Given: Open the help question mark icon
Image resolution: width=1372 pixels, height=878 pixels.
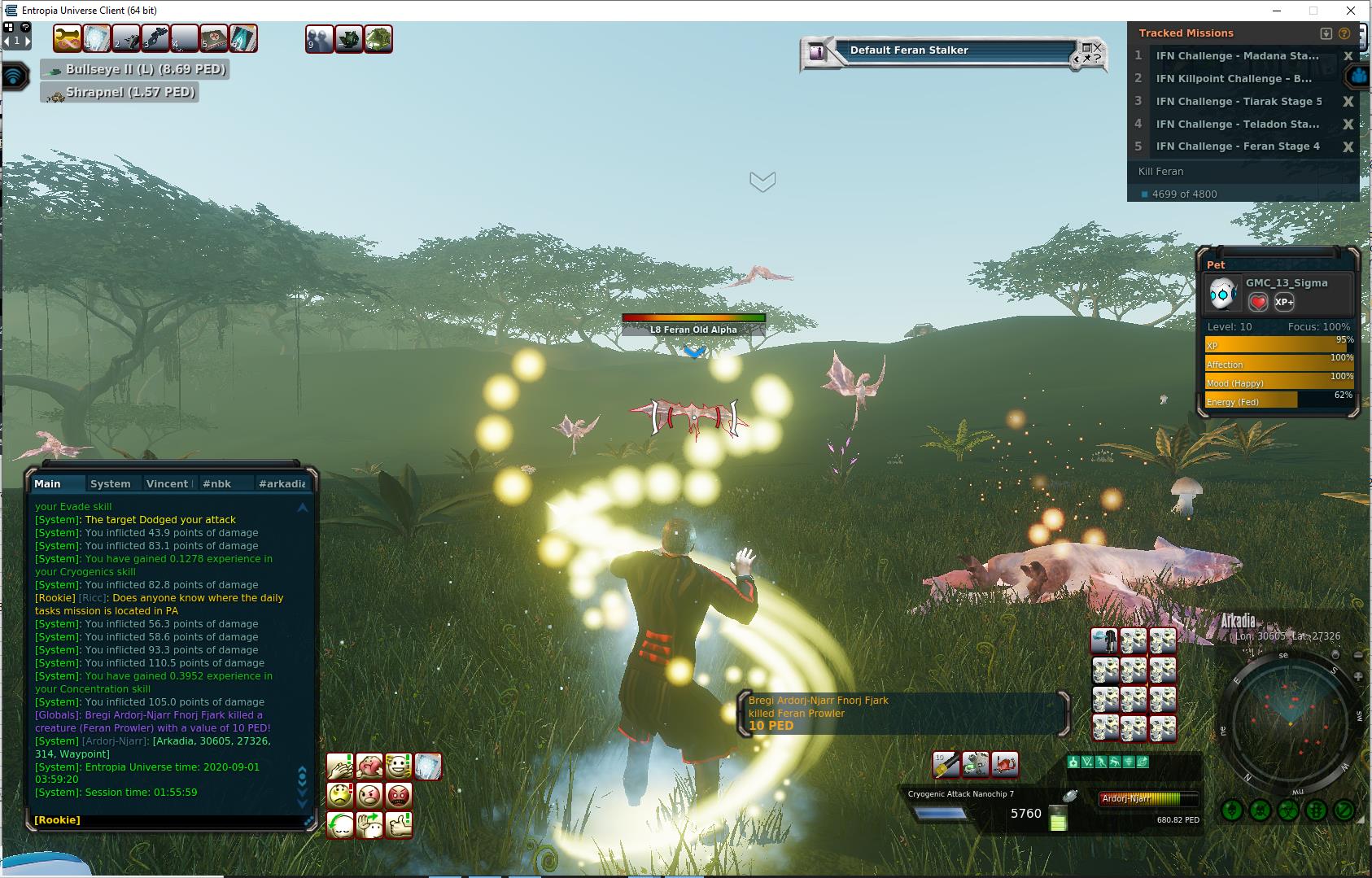Looking at the screenshot, I should coord(26,27).
